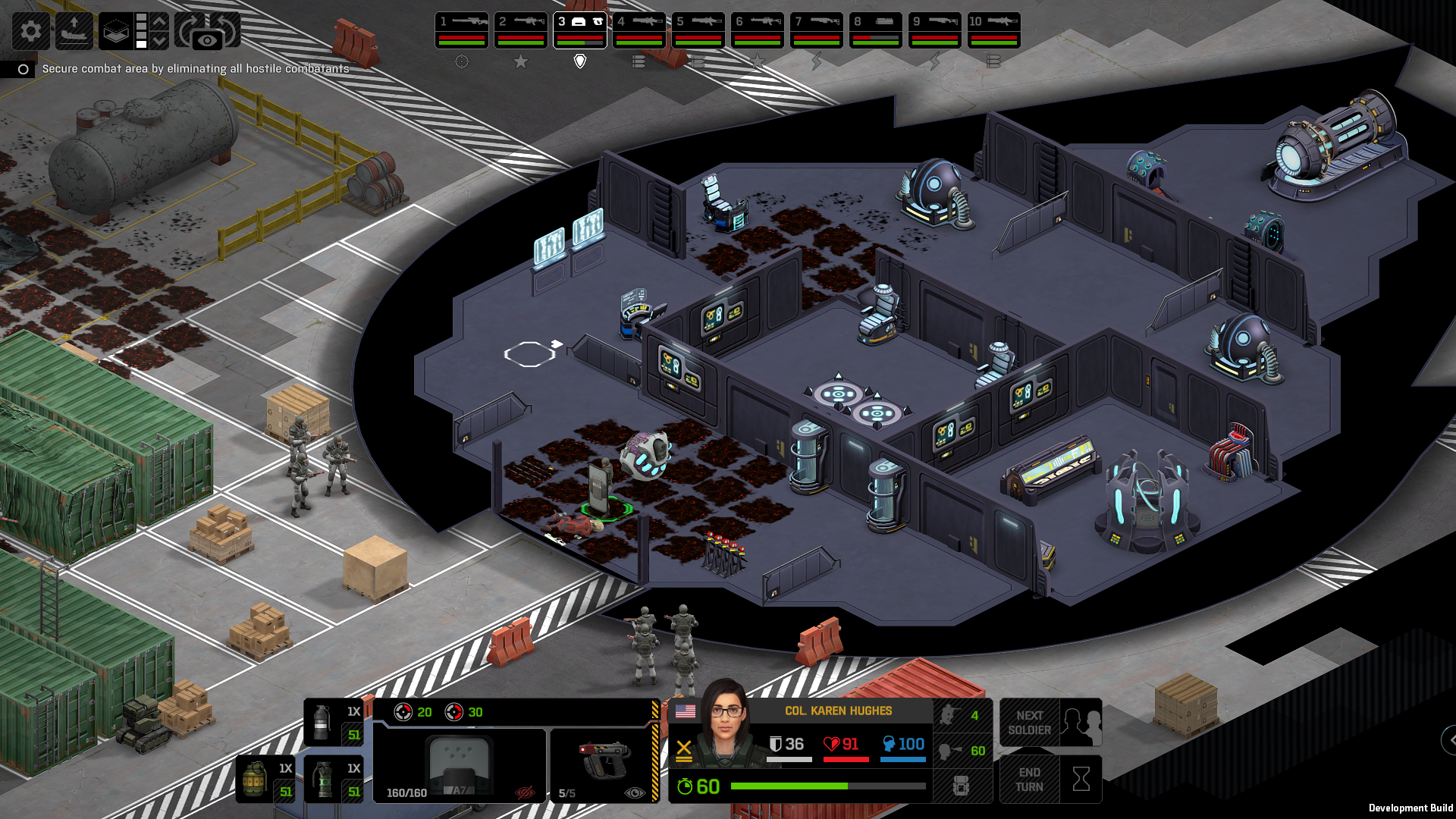Click the dropship abort mission button
Image resolution: width=1456 pixels, height=819 pixels.
[74, 31]
